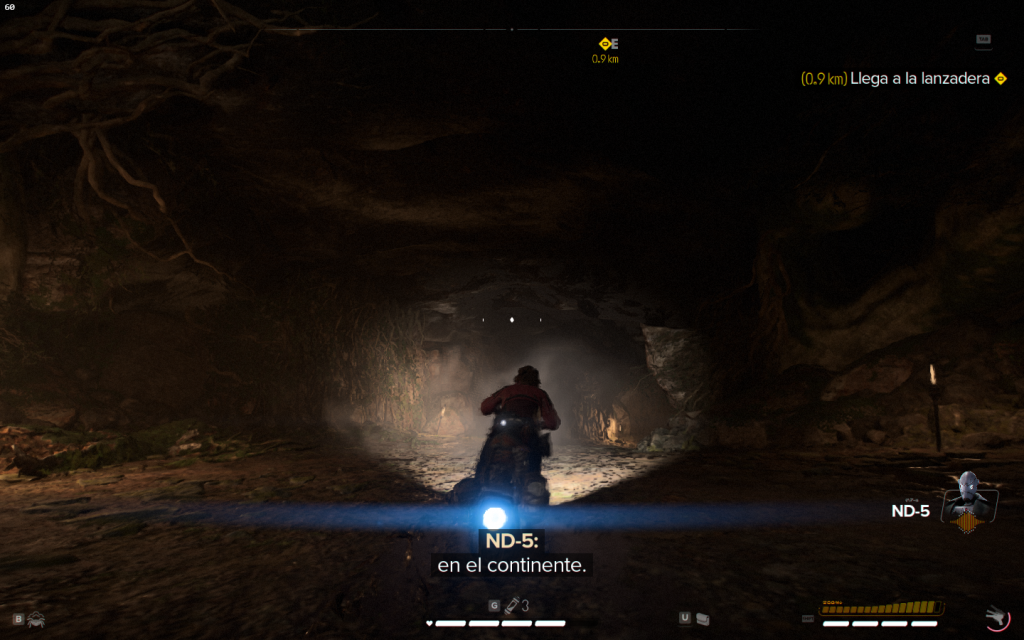1024x640 pixels.
Task: Click the yellow objective marker on the compass
Action: coord(605,43)
